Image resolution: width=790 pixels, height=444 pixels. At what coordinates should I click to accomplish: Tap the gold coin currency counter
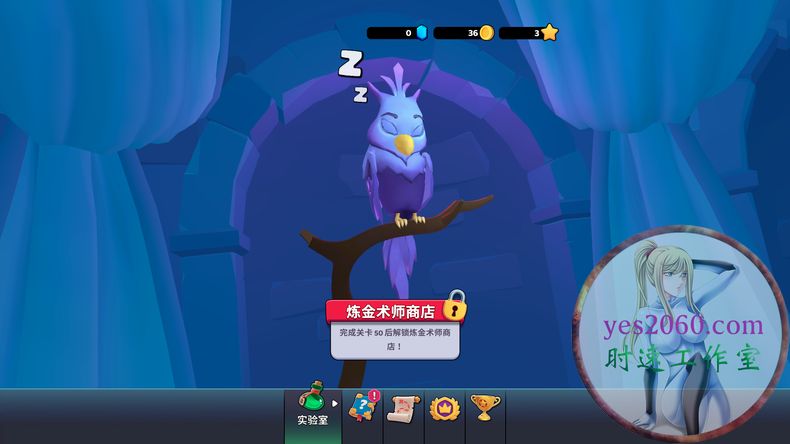coord(463,33)
